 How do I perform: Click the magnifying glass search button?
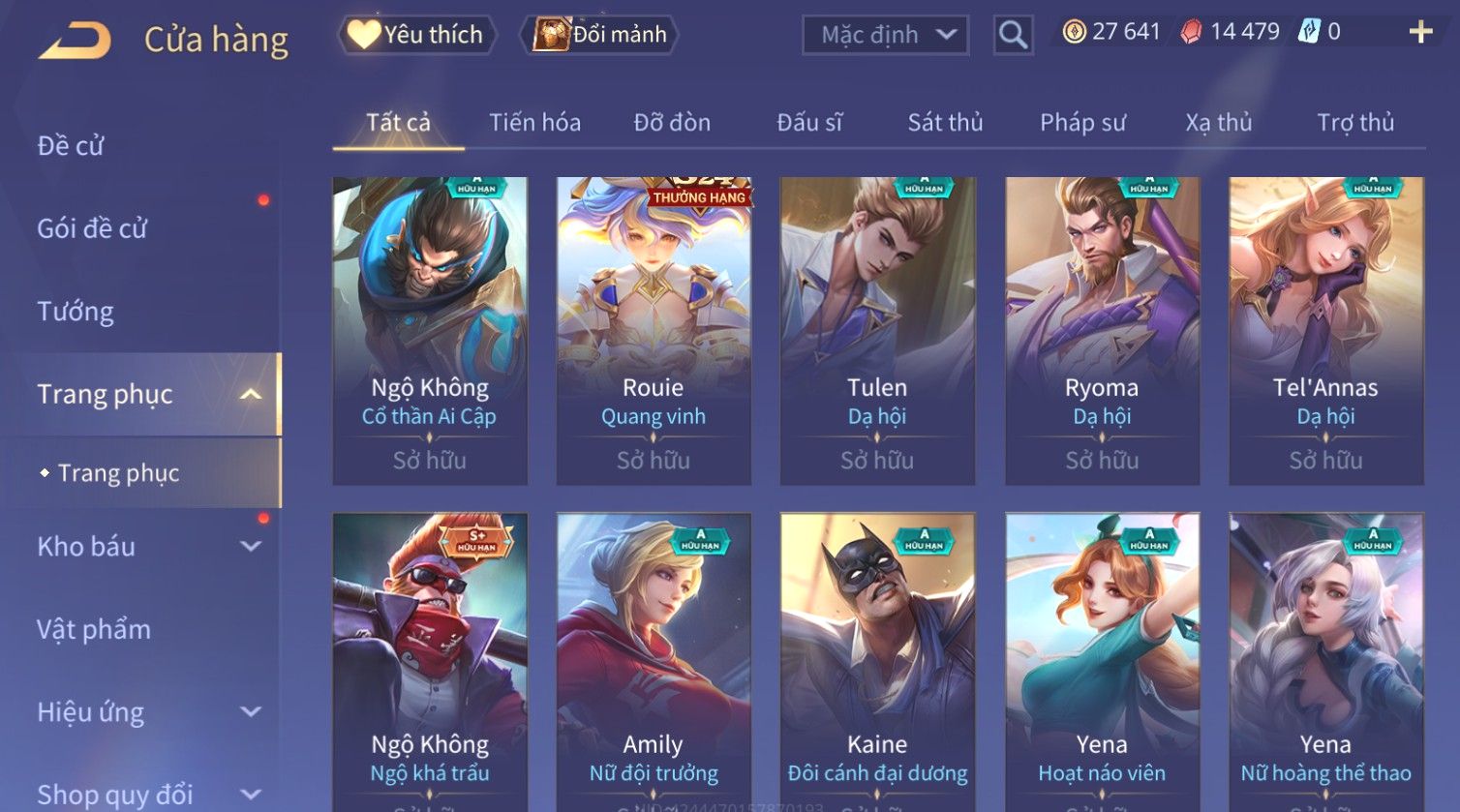click(x=1013, y=36)
